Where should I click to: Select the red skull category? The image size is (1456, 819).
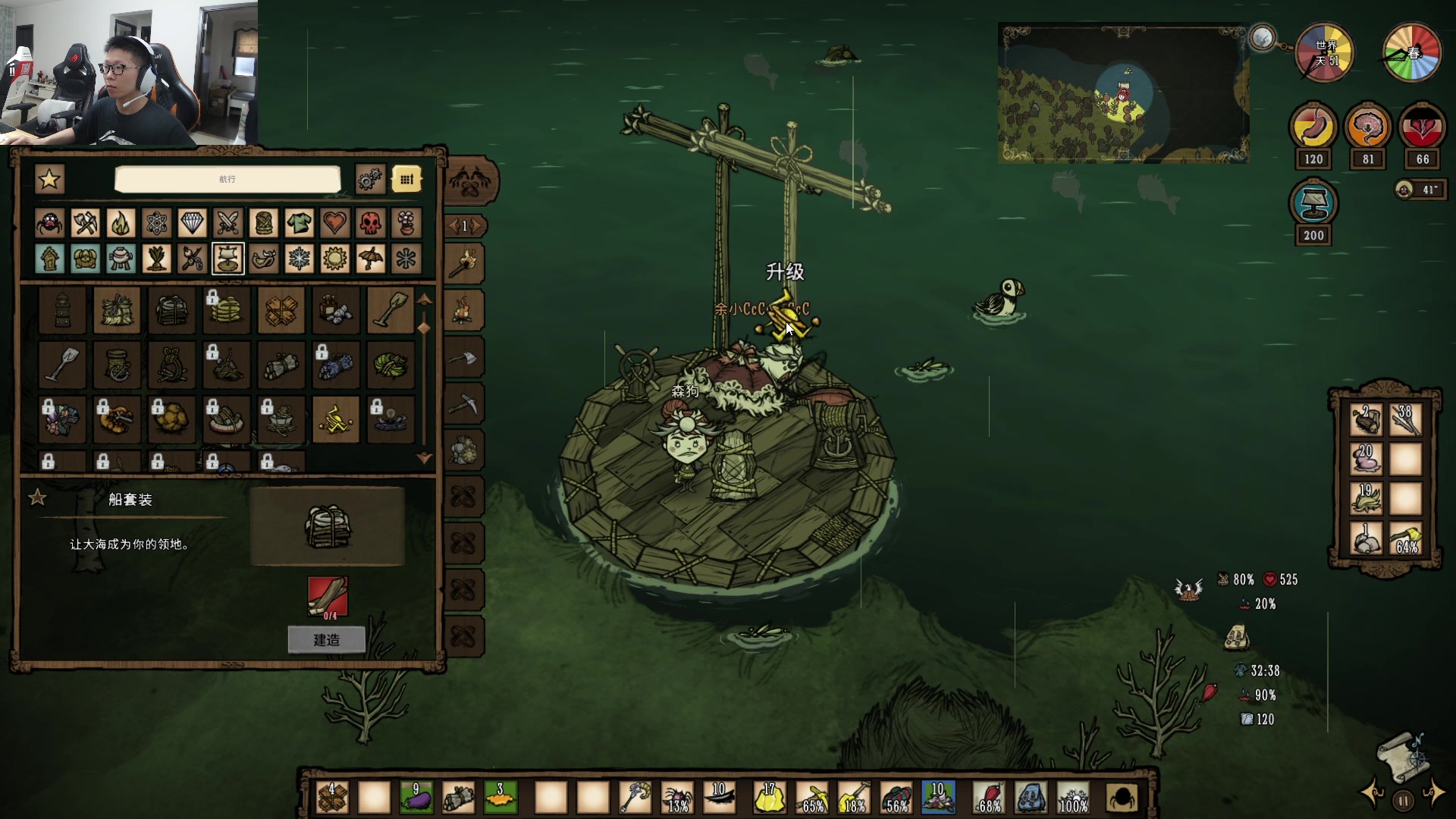pos(370,223)
